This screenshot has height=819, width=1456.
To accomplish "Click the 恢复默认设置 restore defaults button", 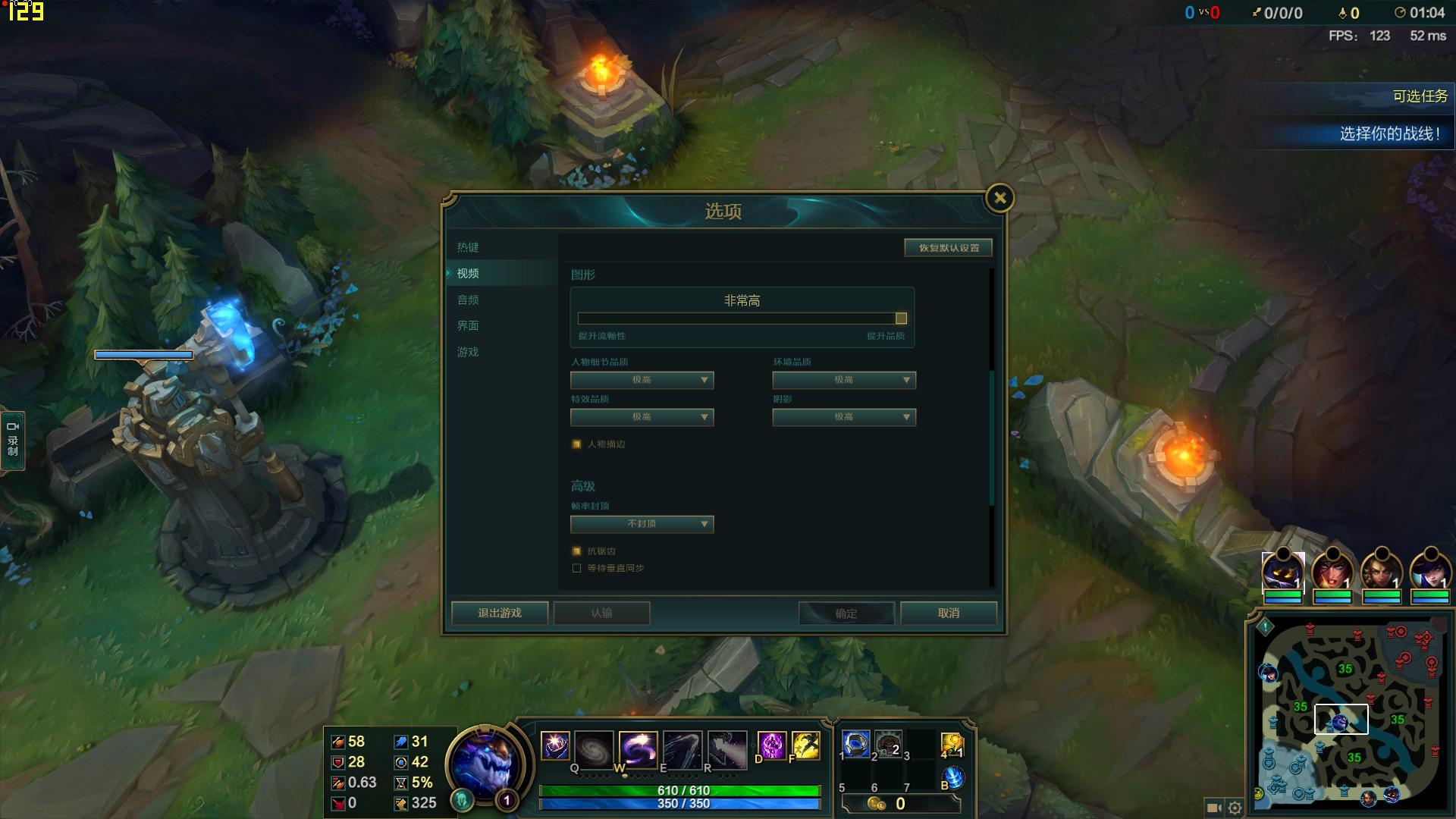I will pyautogui.click(x=947, y=247).
